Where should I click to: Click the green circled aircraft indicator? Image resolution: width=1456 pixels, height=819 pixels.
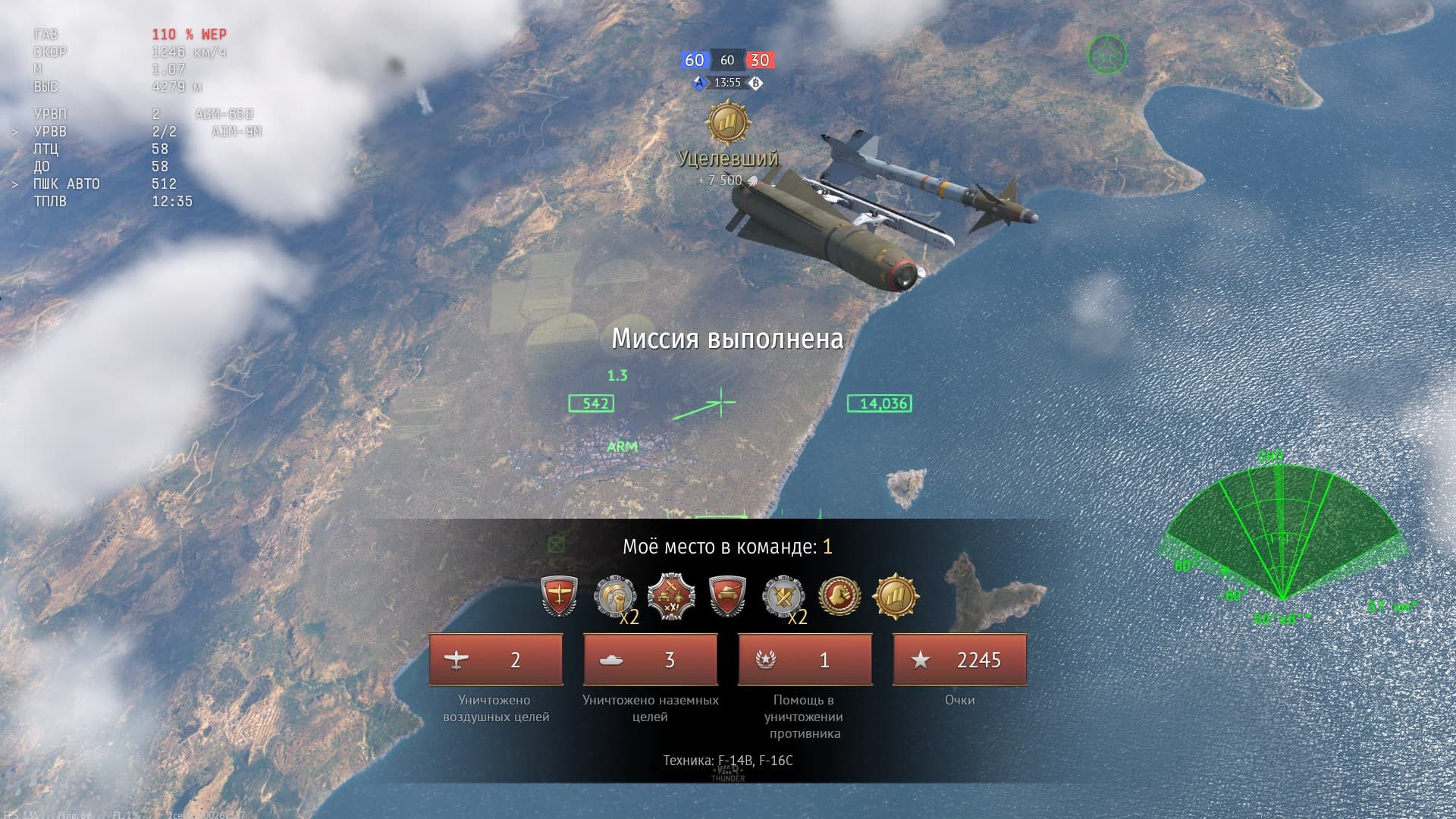pos(1106,55)
